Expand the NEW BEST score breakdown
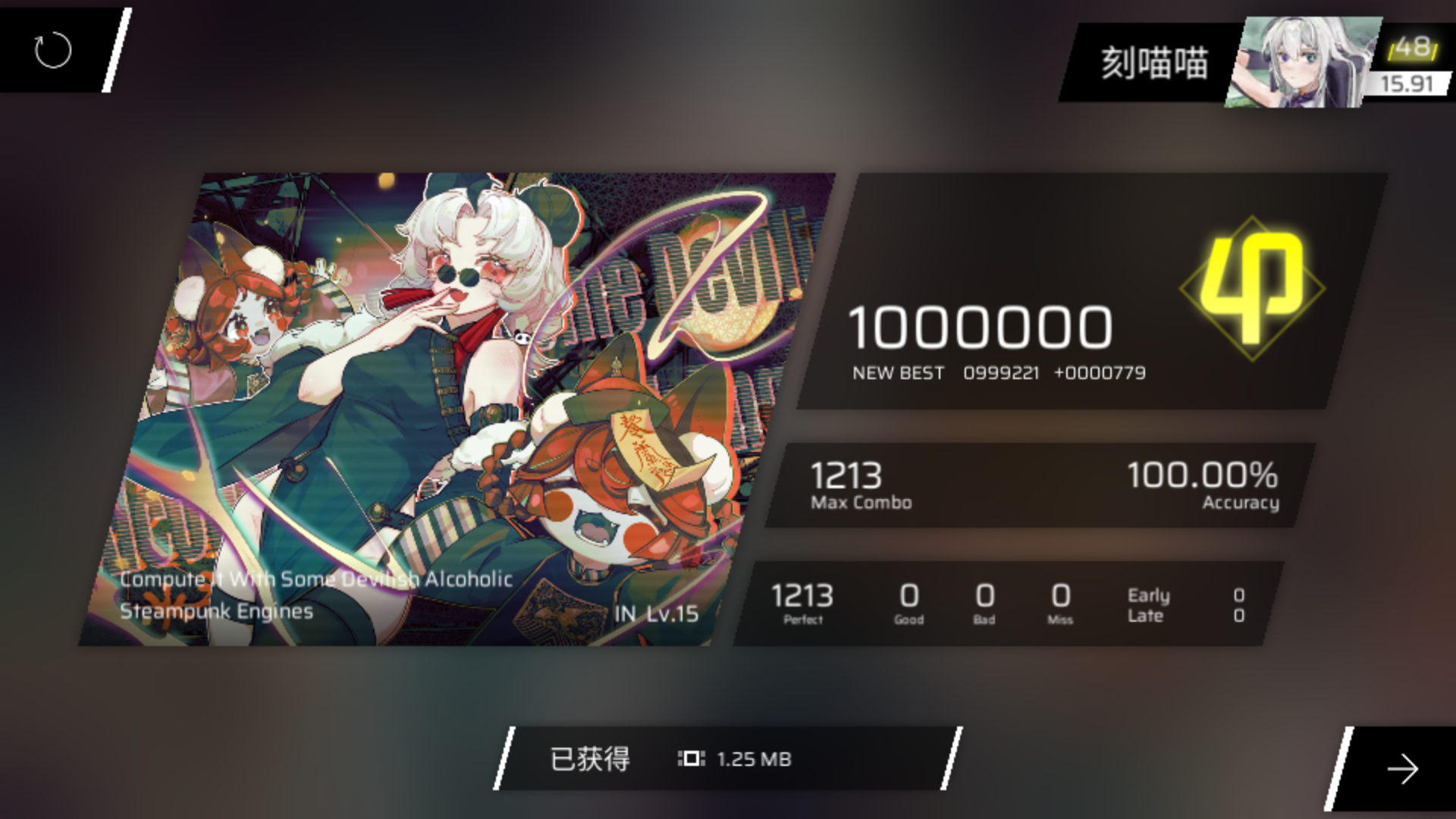Viewport: 1456px width, 819px height. pyautogui.click(x=898, y=372)
